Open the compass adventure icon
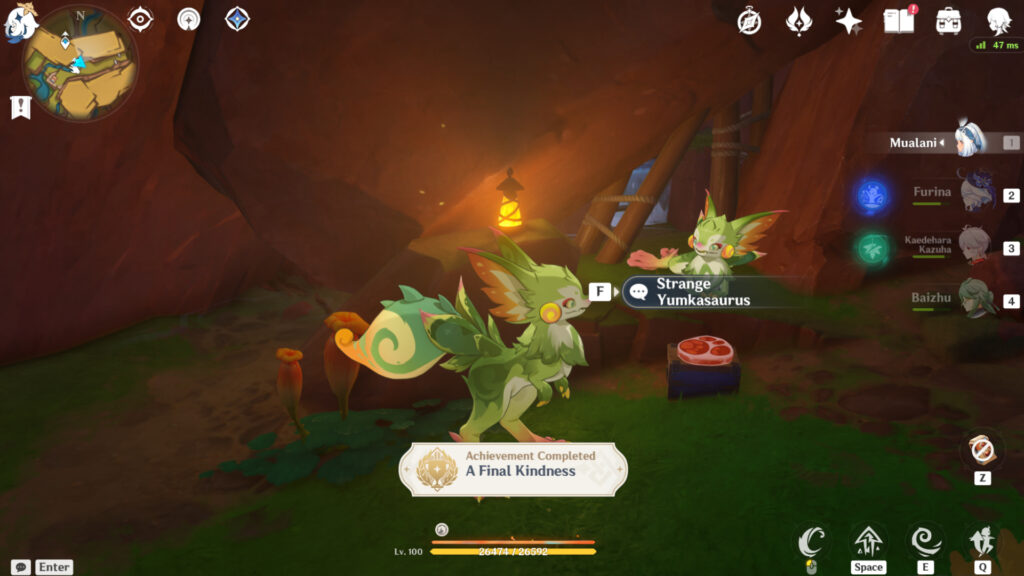Viewport: 1024px width, 576px height. (749, 21)
